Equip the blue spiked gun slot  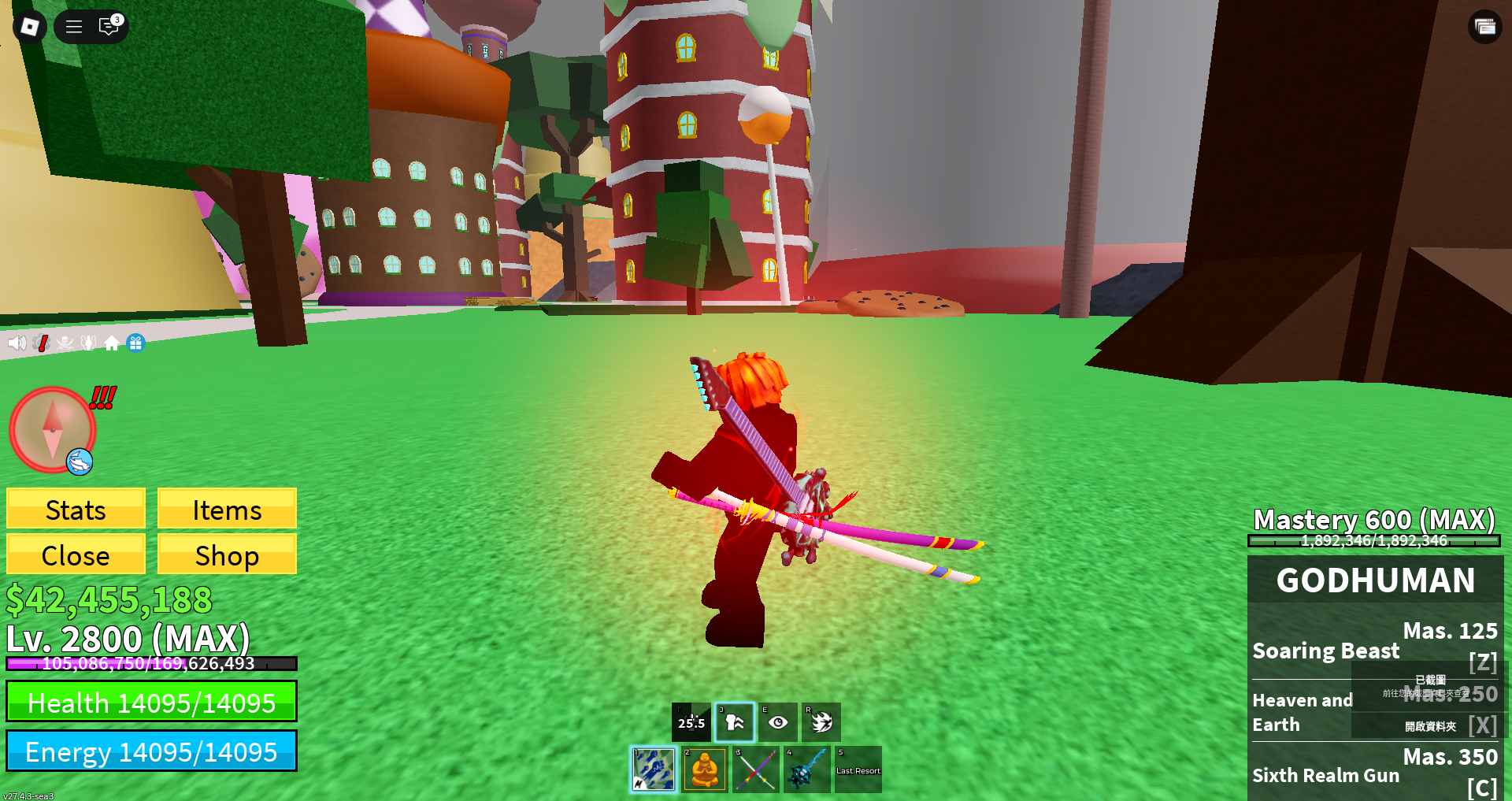pos(806,769)
